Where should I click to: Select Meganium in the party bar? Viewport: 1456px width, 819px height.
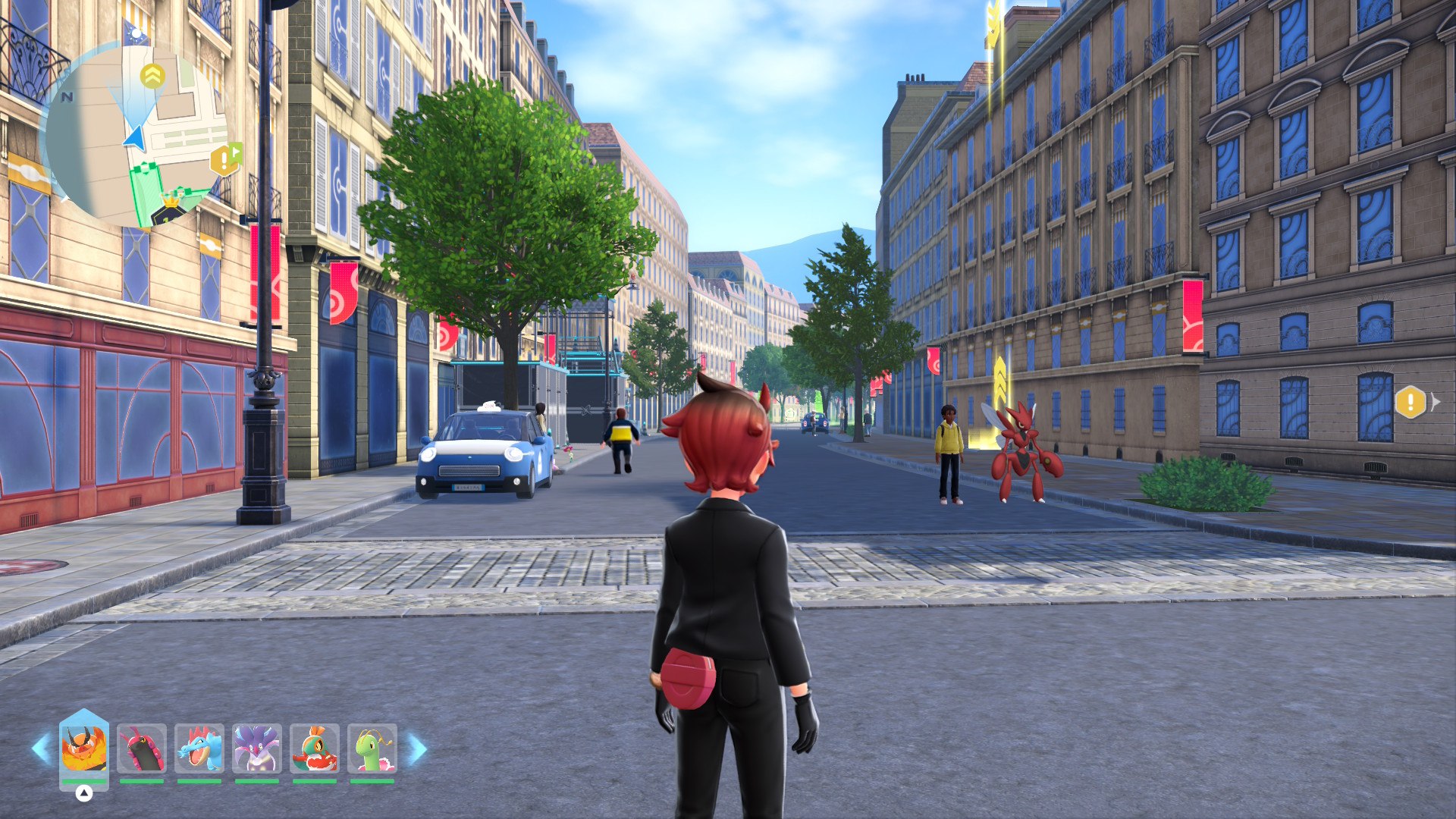click(372, 748)
